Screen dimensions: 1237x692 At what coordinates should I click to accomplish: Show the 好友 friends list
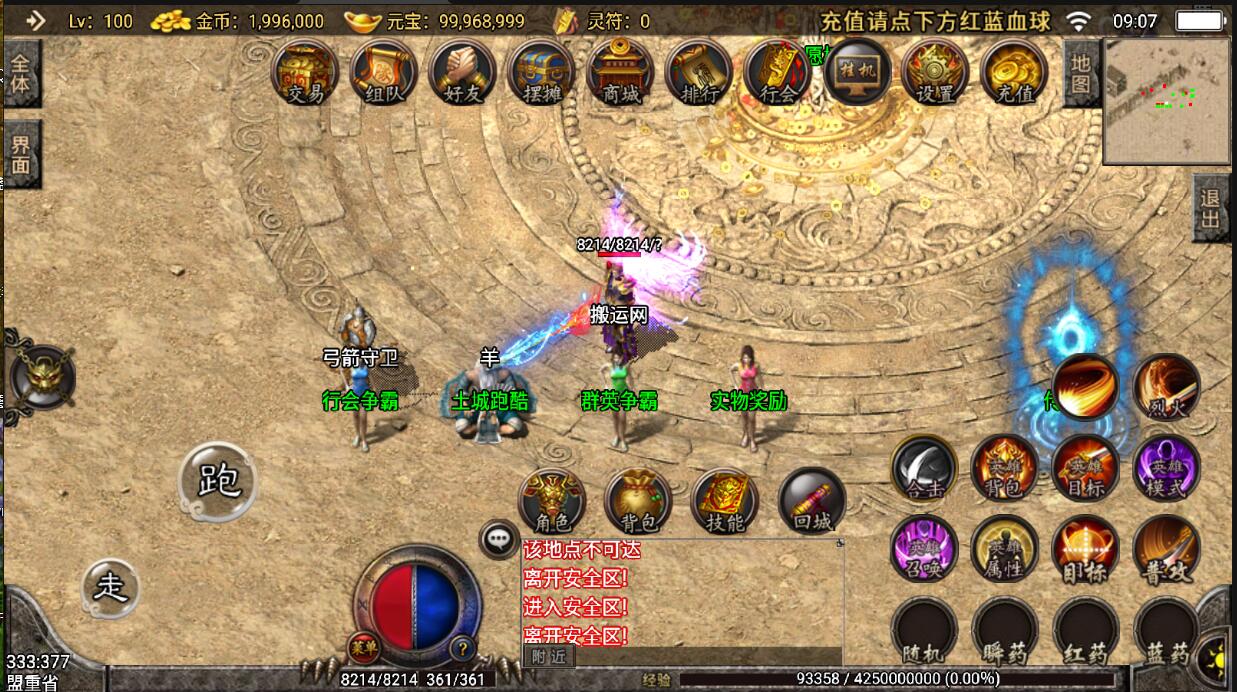coord(463,72)
